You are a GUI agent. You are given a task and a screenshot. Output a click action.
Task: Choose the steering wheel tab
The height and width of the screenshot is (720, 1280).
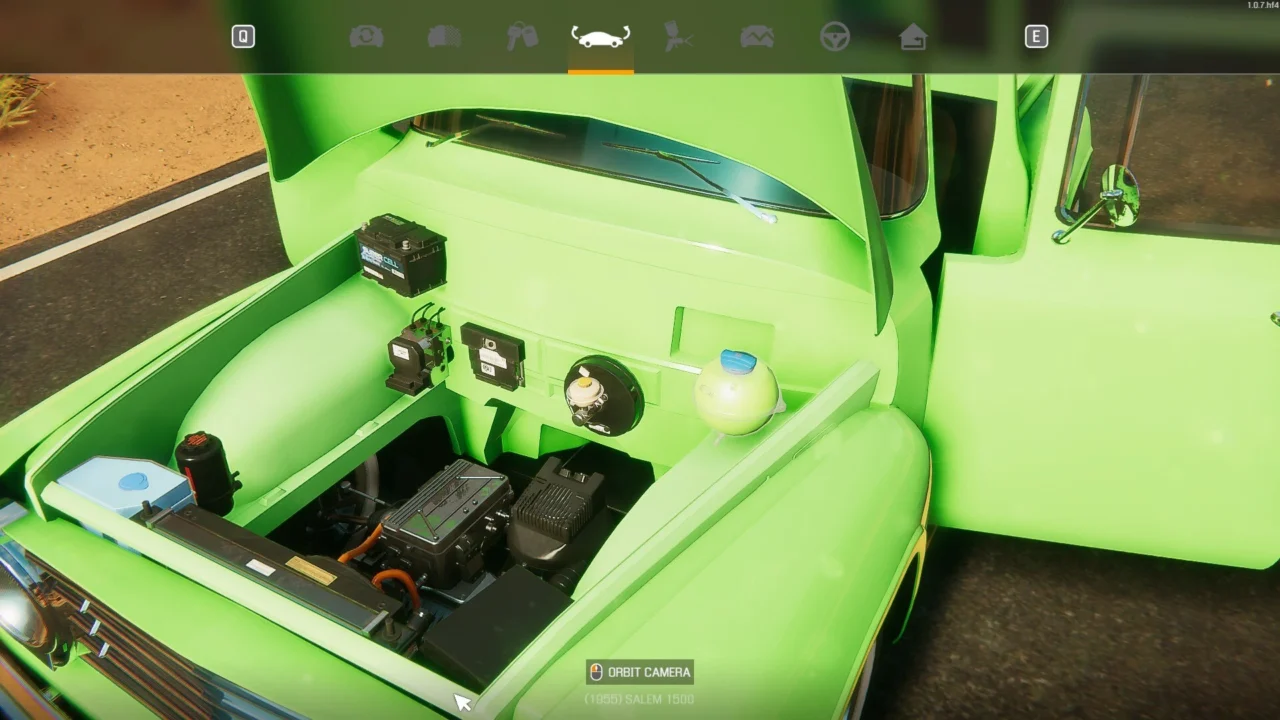coord(835,37)
